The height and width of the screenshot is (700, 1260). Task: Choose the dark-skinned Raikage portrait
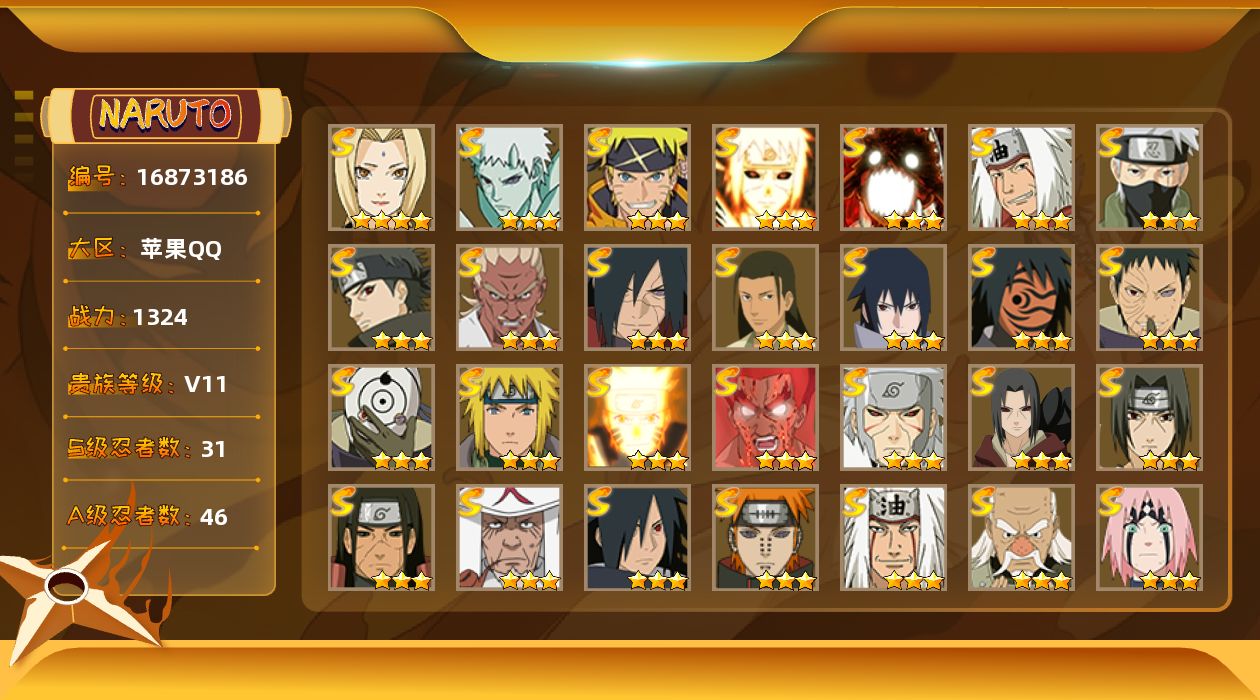509,297
